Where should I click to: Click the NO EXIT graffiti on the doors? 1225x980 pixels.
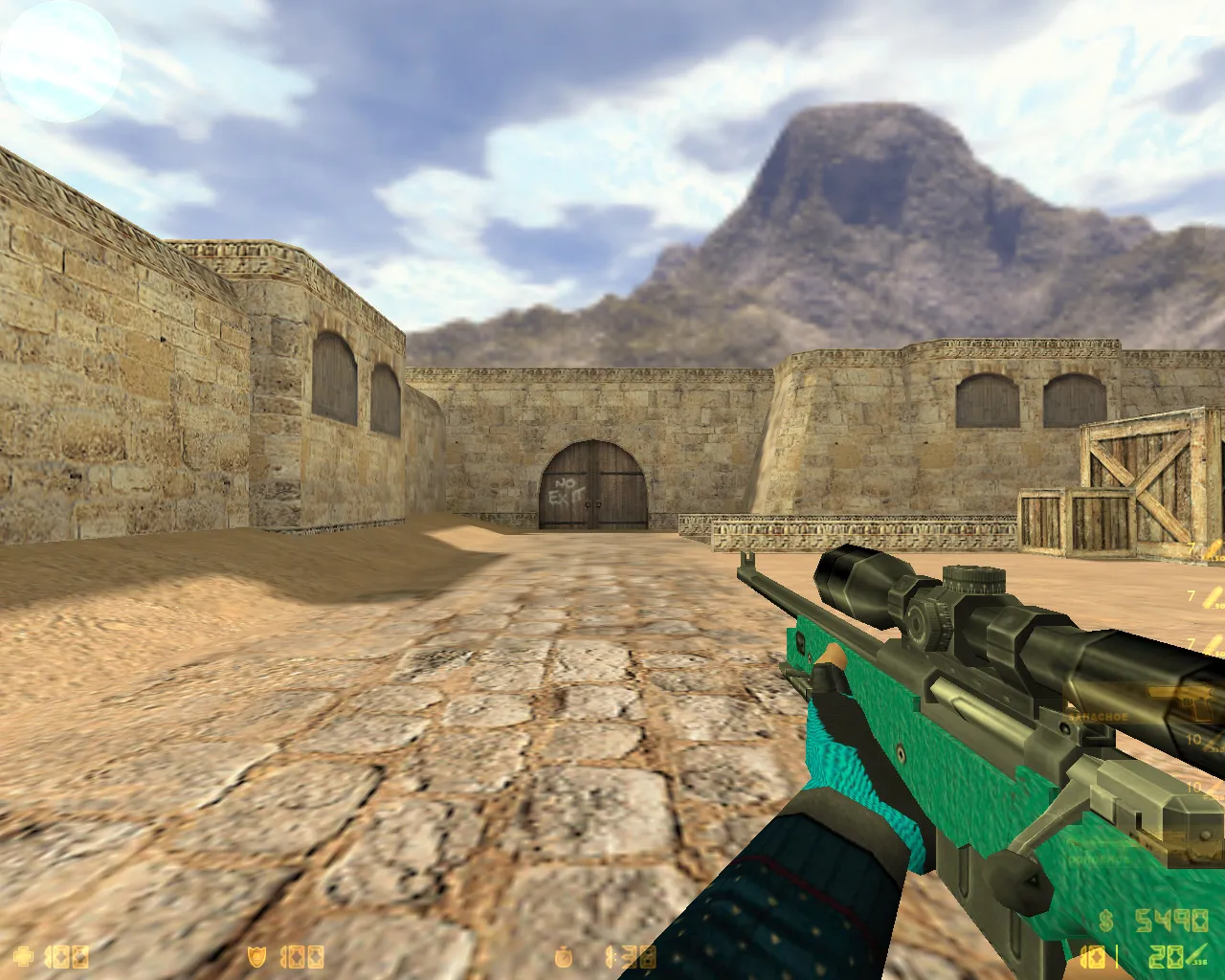(567, 490)
